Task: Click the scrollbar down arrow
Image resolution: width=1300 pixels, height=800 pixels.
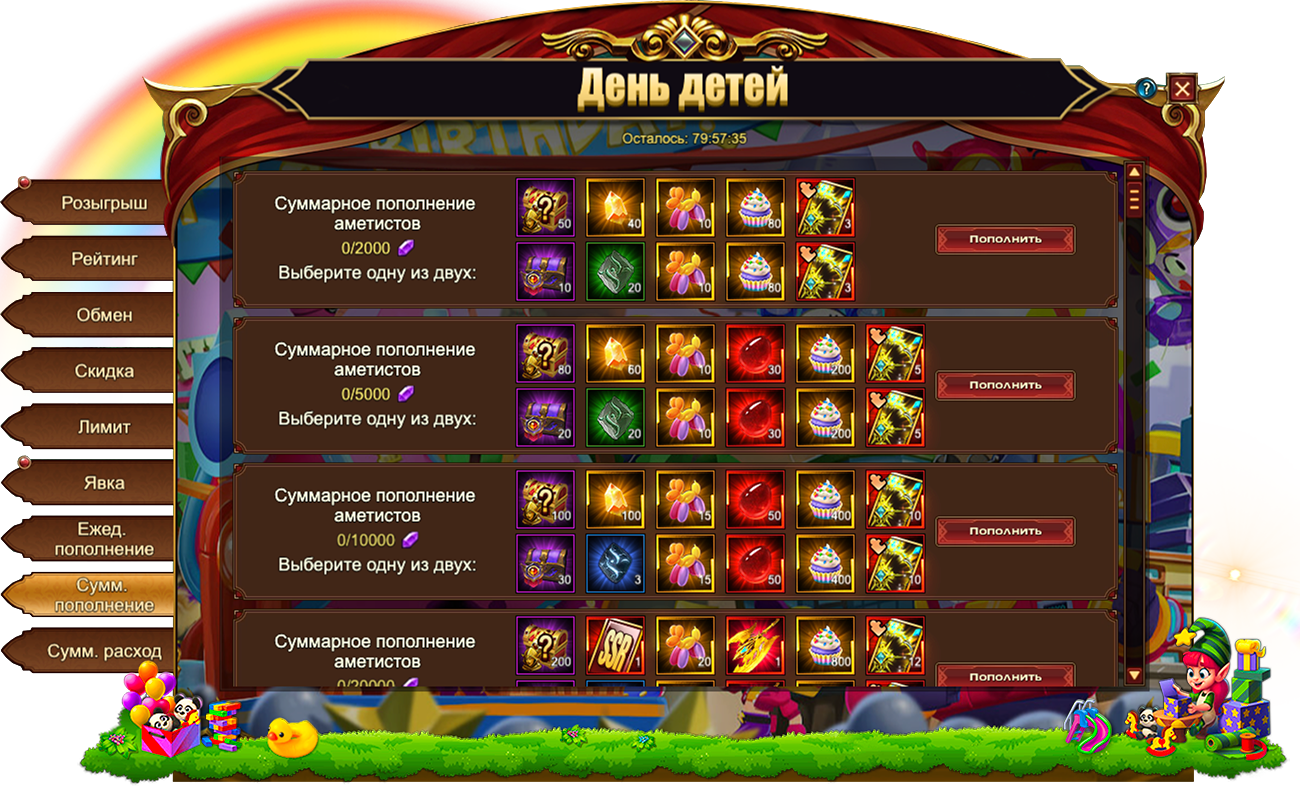Action: click(1134, 675)
